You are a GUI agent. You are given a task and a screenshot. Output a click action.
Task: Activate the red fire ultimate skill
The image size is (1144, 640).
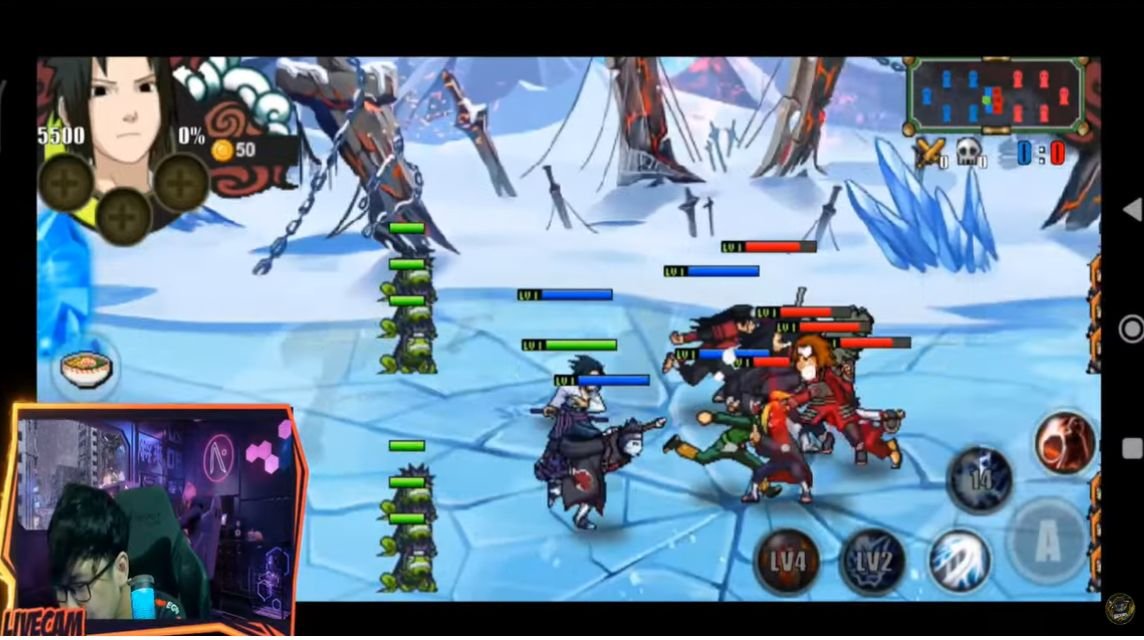click(1064, 443)
